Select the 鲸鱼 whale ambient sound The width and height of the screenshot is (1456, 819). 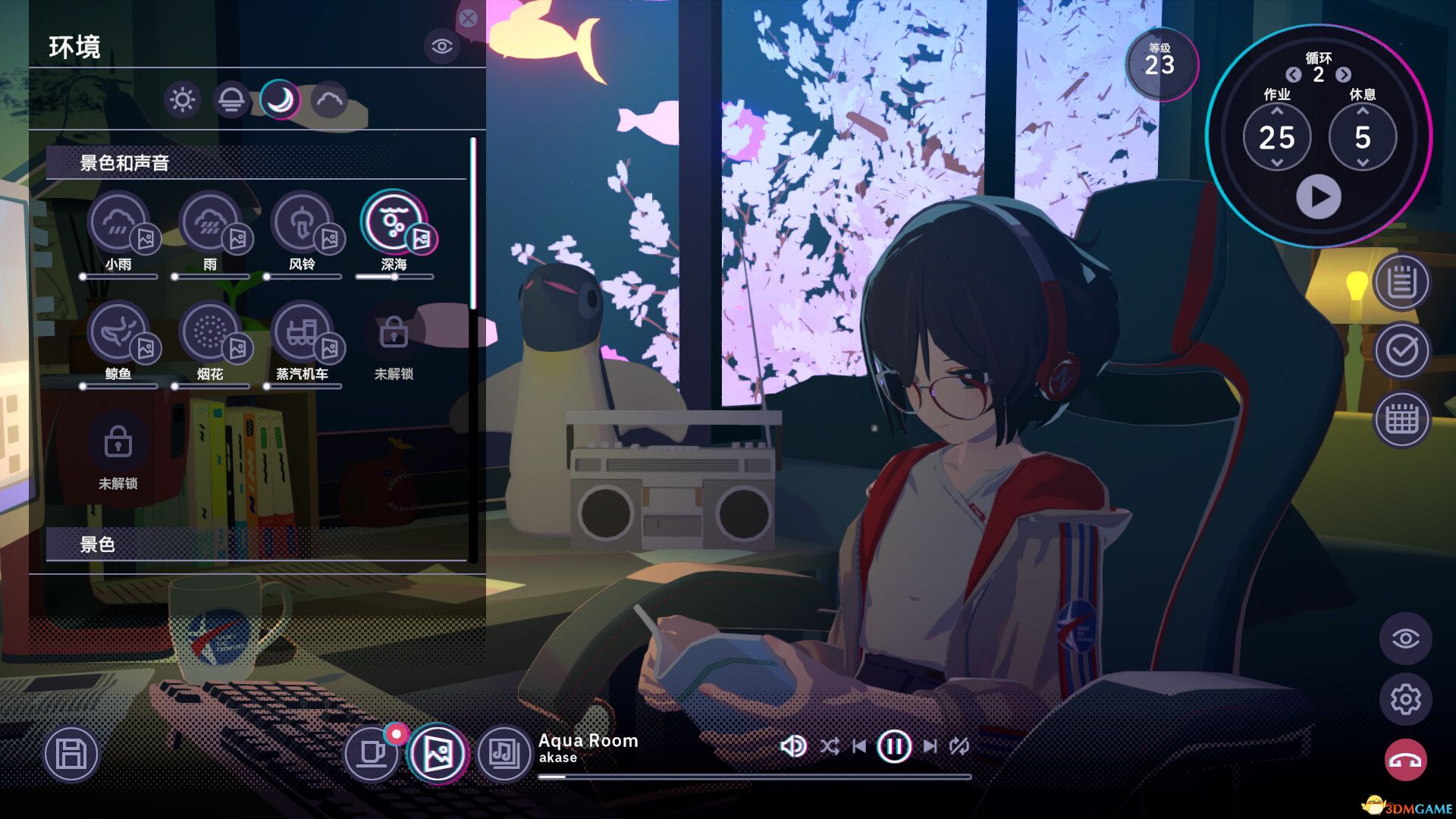(x=120, y=334)
